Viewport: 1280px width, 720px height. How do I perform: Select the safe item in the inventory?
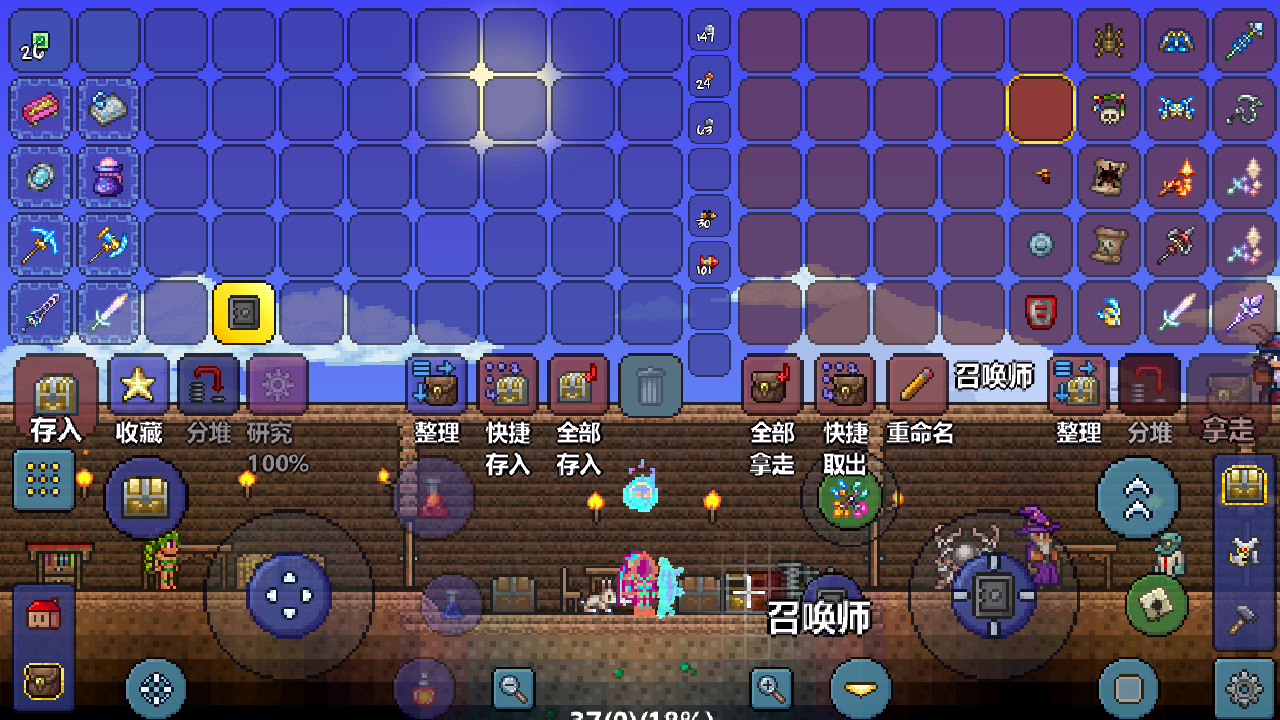243,314
